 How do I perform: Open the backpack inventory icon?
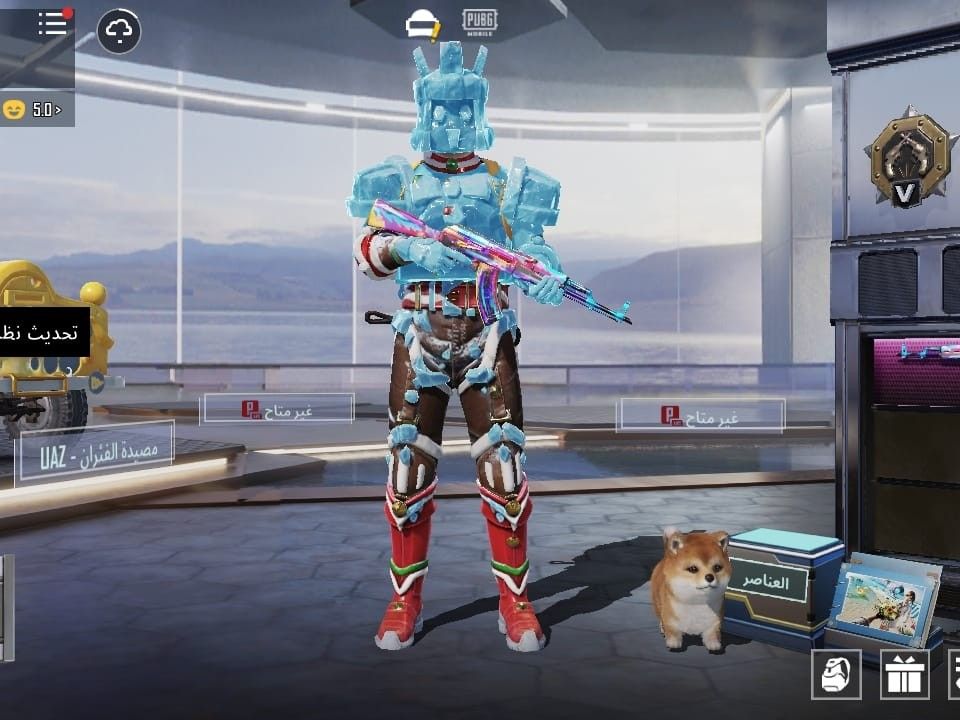point(836,674)
